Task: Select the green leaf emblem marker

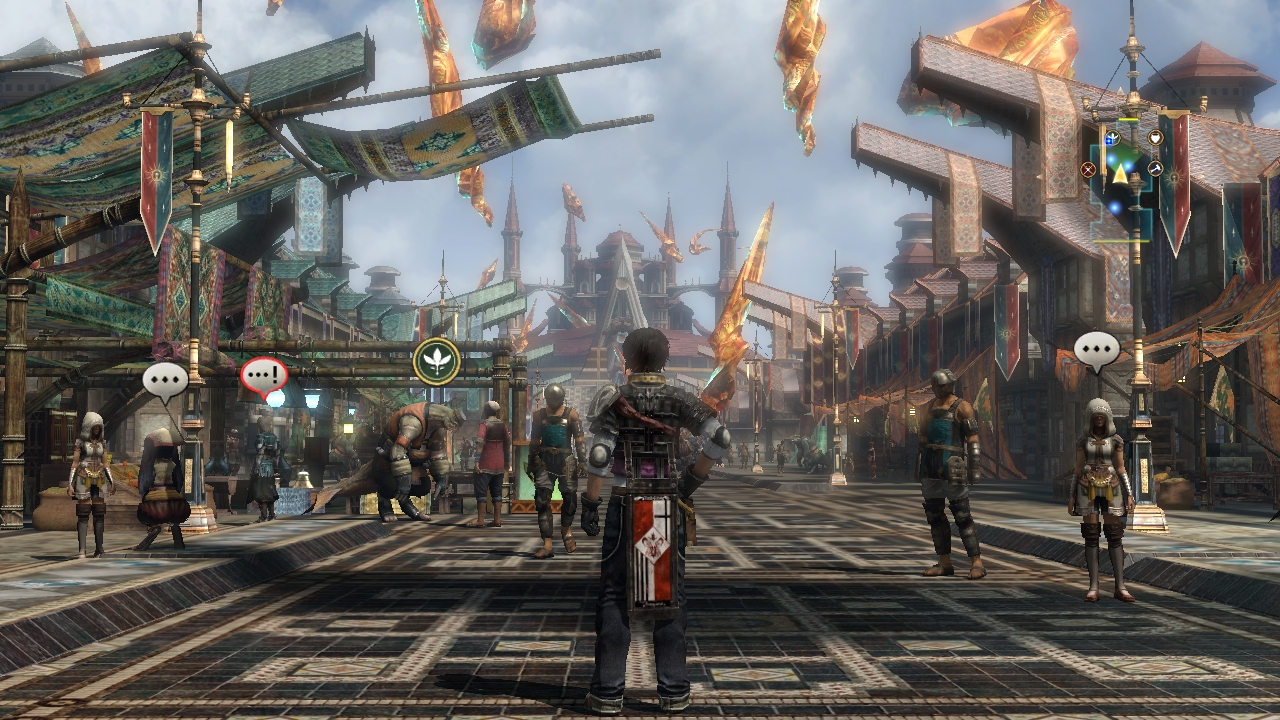Action: (437, 360)
